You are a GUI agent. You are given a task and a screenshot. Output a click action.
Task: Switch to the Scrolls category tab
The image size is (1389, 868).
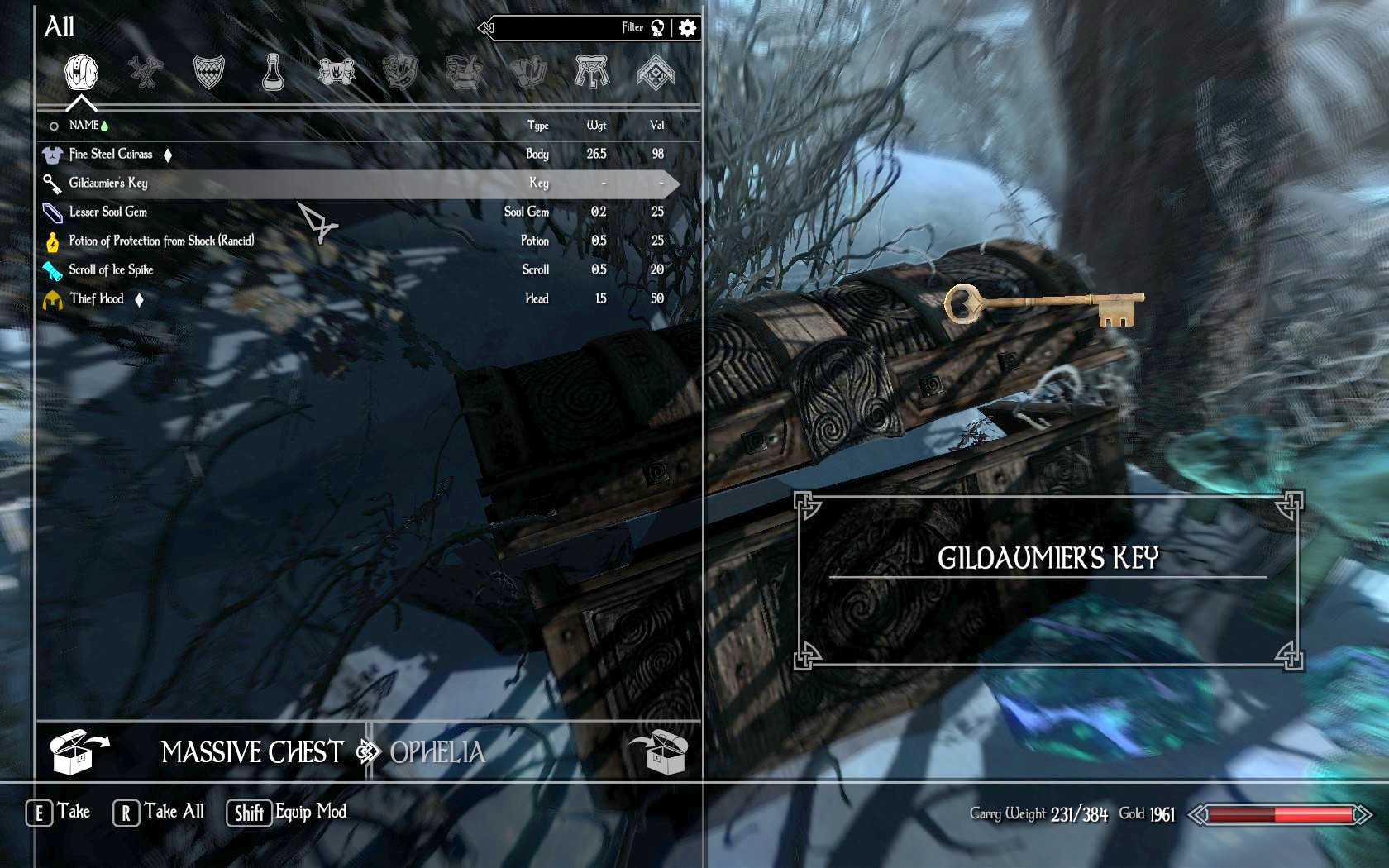point(337,72)
